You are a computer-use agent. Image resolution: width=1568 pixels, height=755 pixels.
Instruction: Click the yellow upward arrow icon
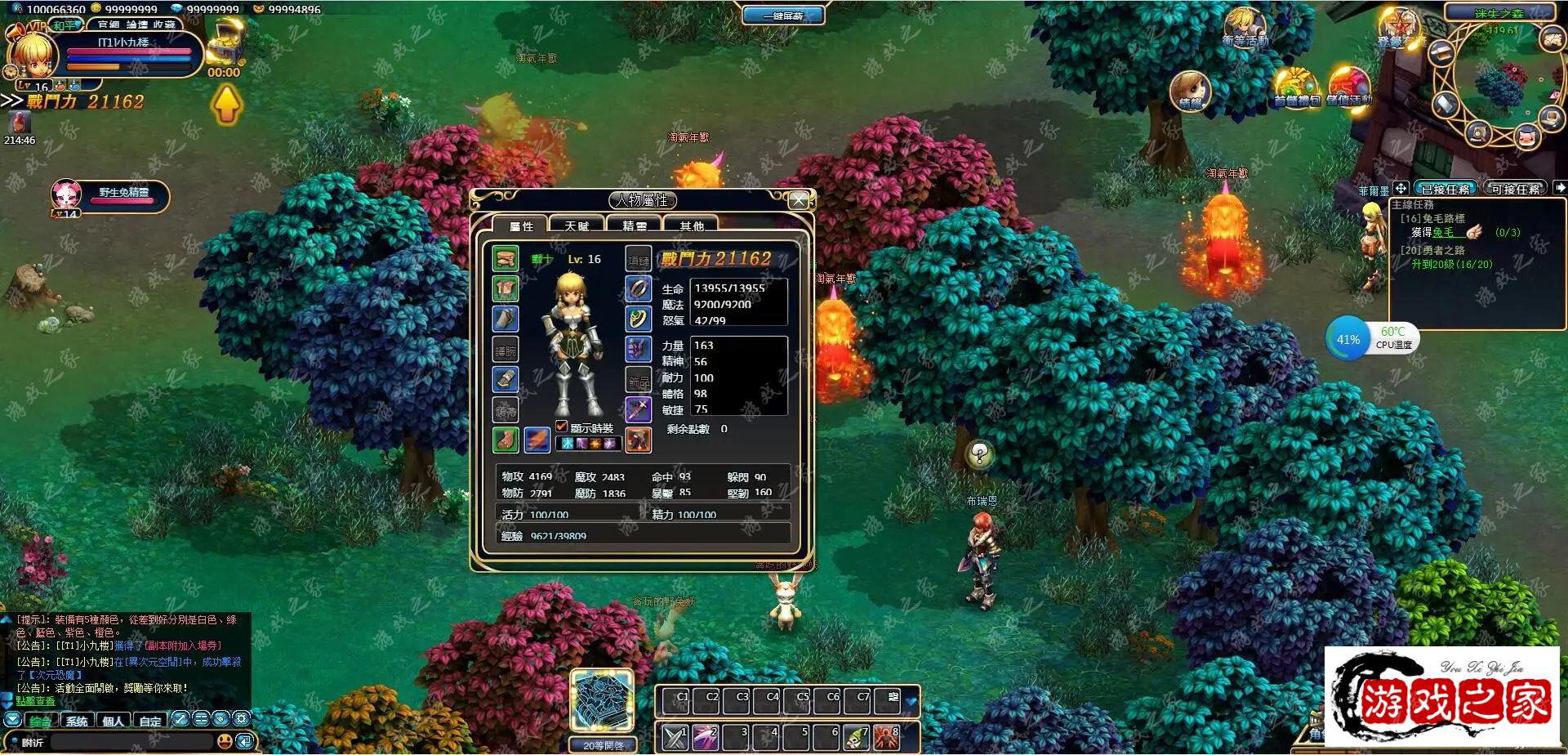click(227, 105)
